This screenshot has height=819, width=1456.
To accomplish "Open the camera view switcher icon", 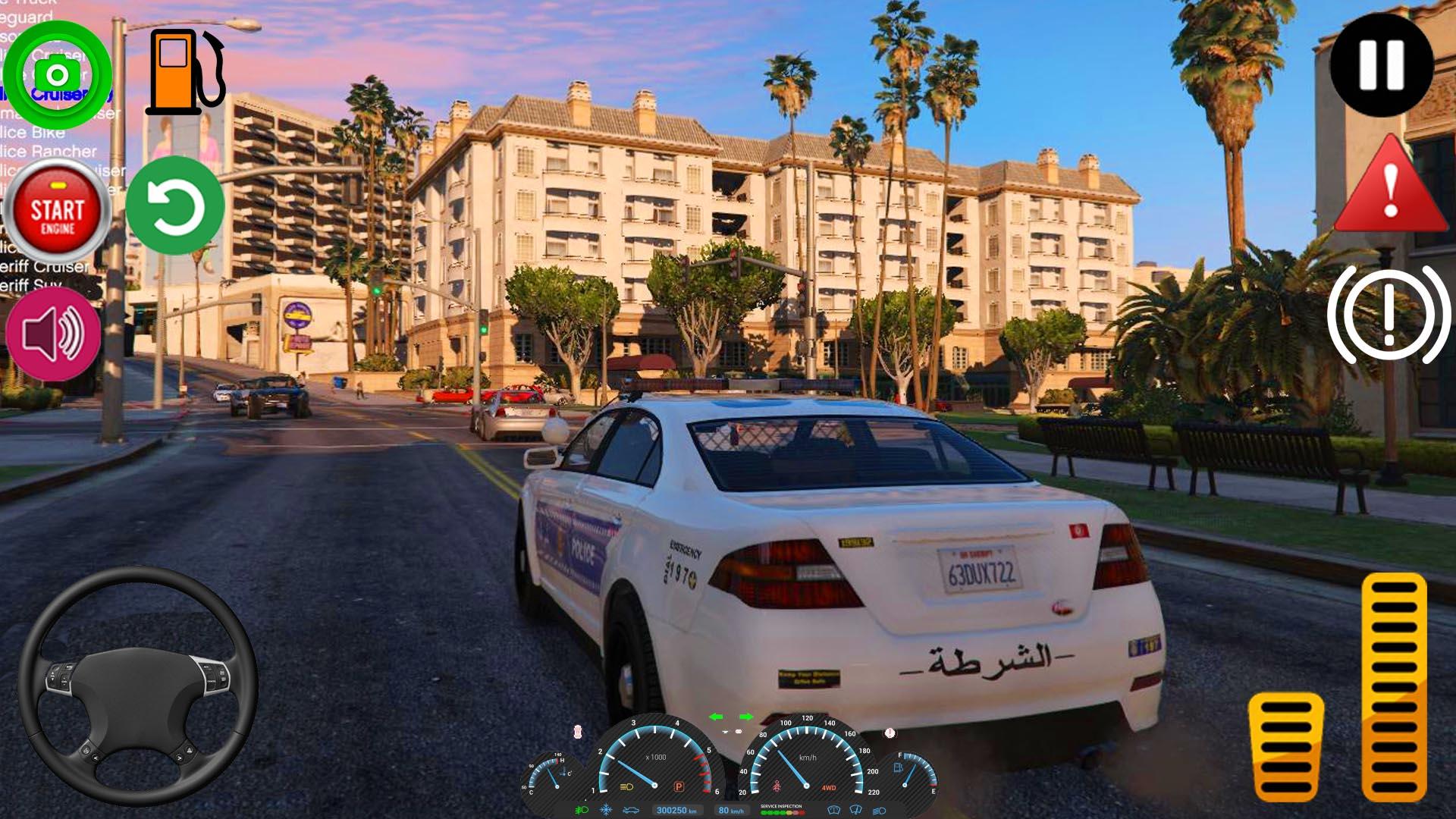I will coord(57,76).
